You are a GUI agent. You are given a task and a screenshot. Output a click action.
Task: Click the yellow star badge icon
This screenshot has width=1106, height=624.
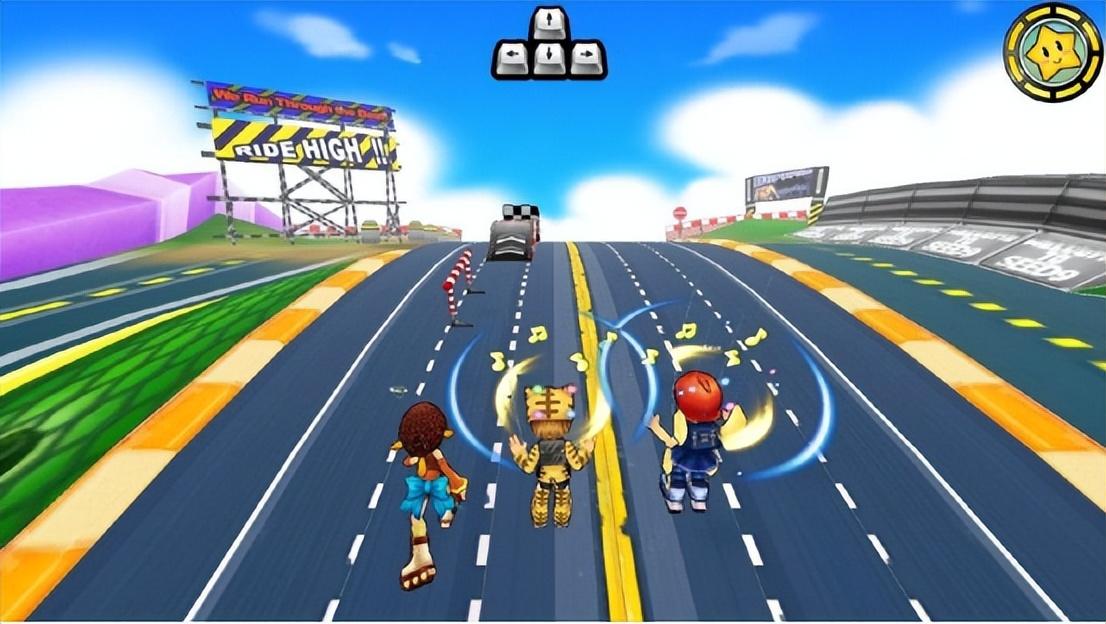1052,52
